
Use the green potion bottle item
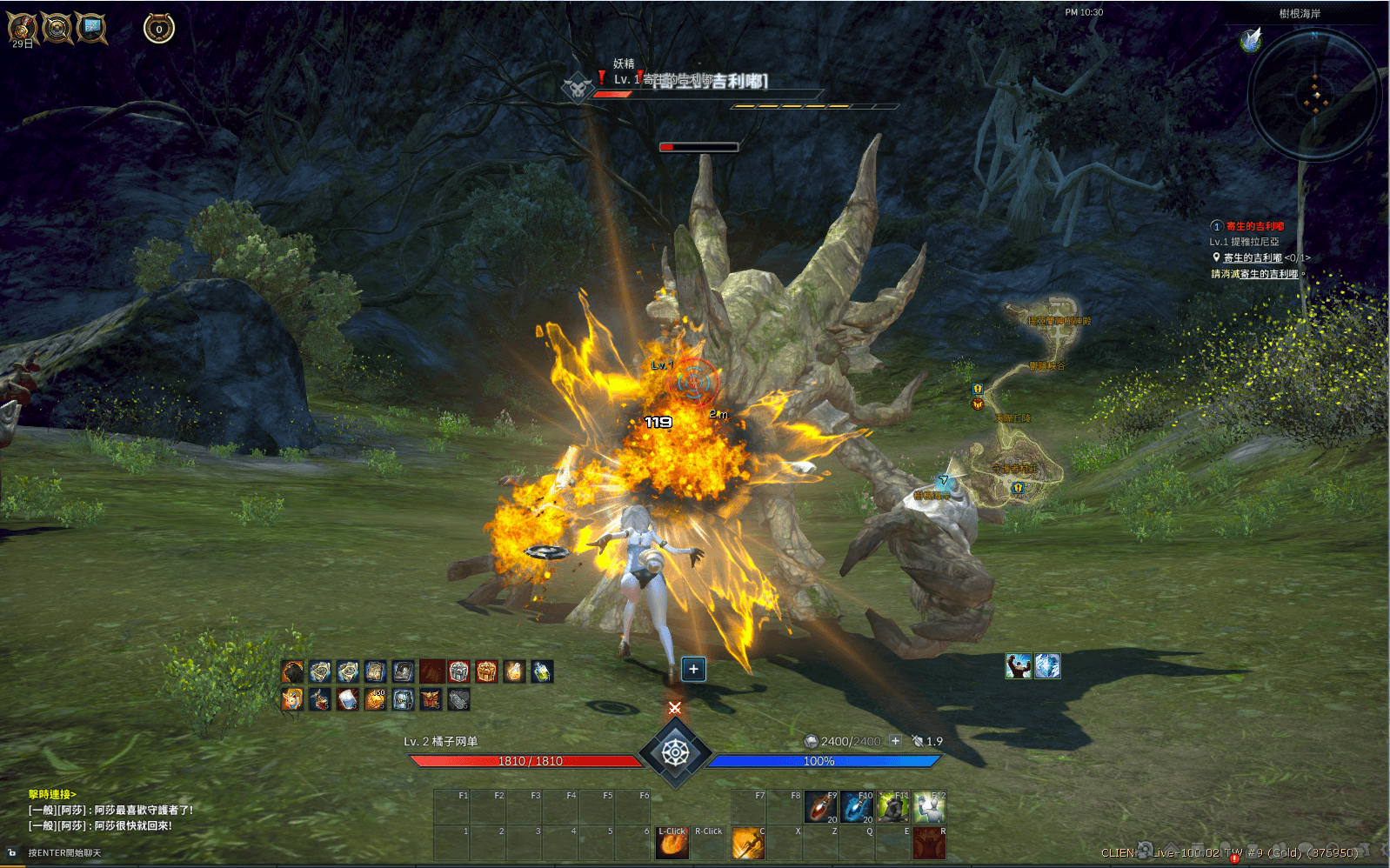[542, 671]
